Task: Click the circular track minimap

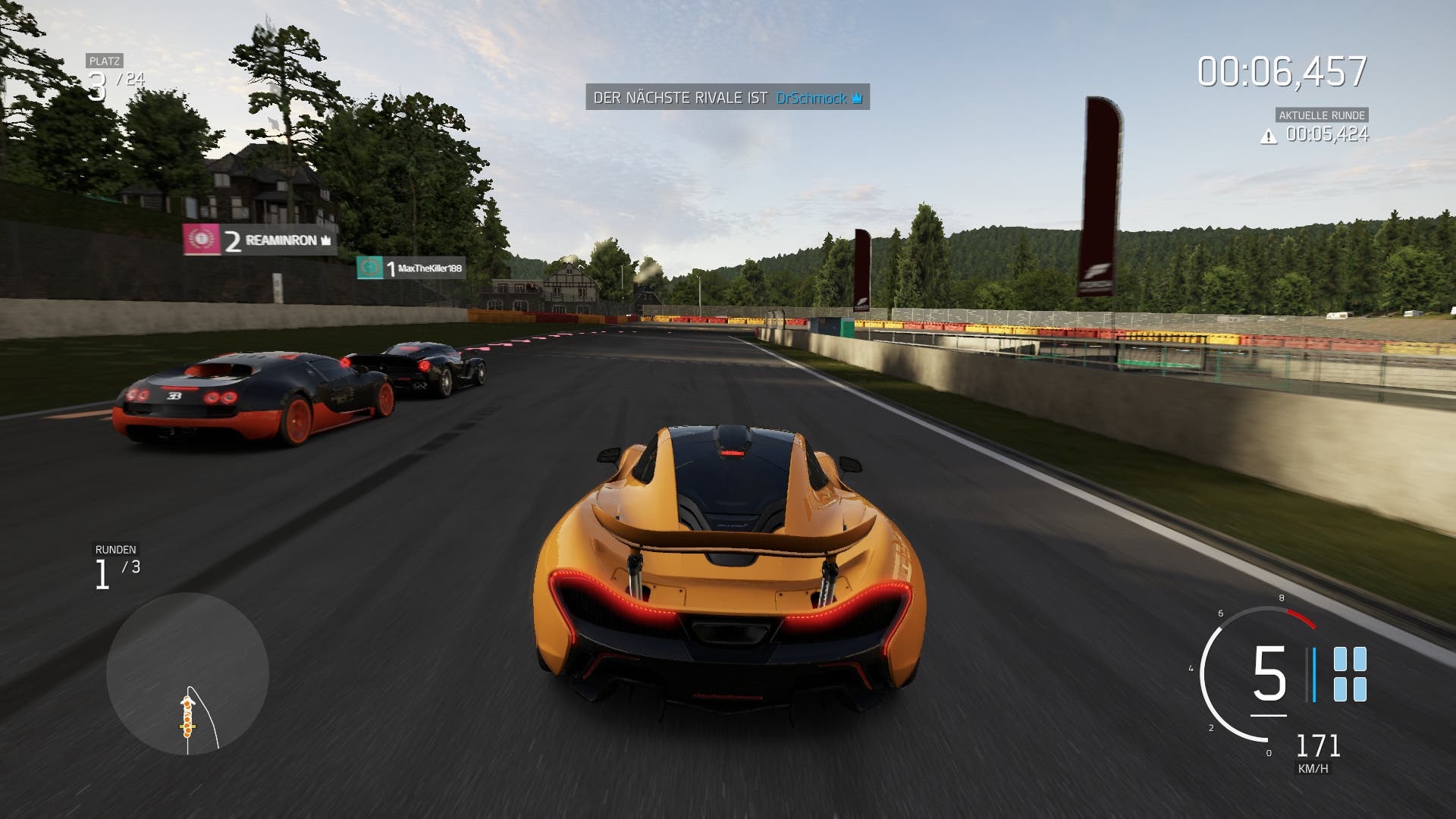Action: (187, 673)
